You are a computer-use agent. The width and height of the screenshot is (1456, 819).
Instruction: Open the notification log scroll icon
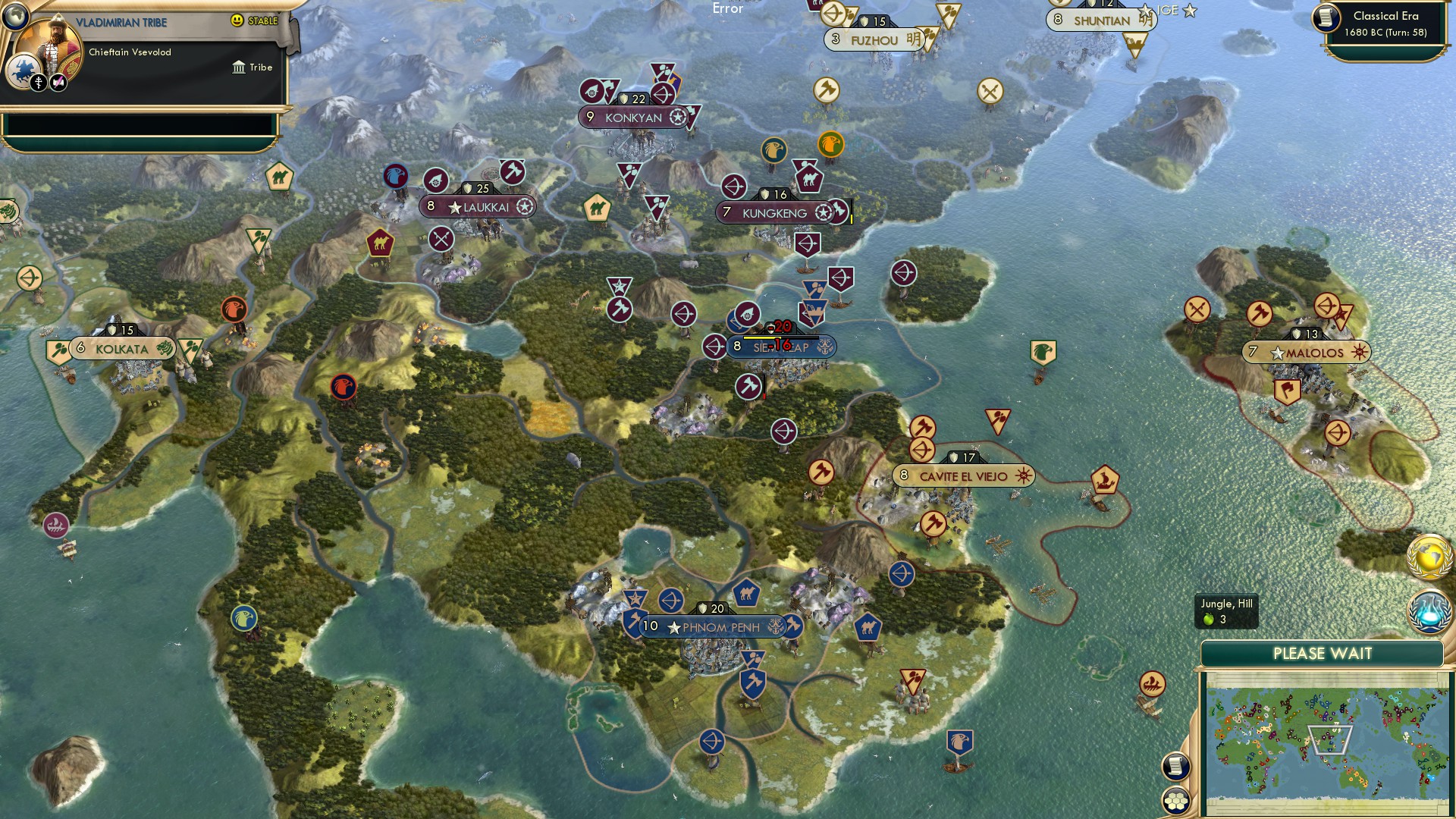1175,764
